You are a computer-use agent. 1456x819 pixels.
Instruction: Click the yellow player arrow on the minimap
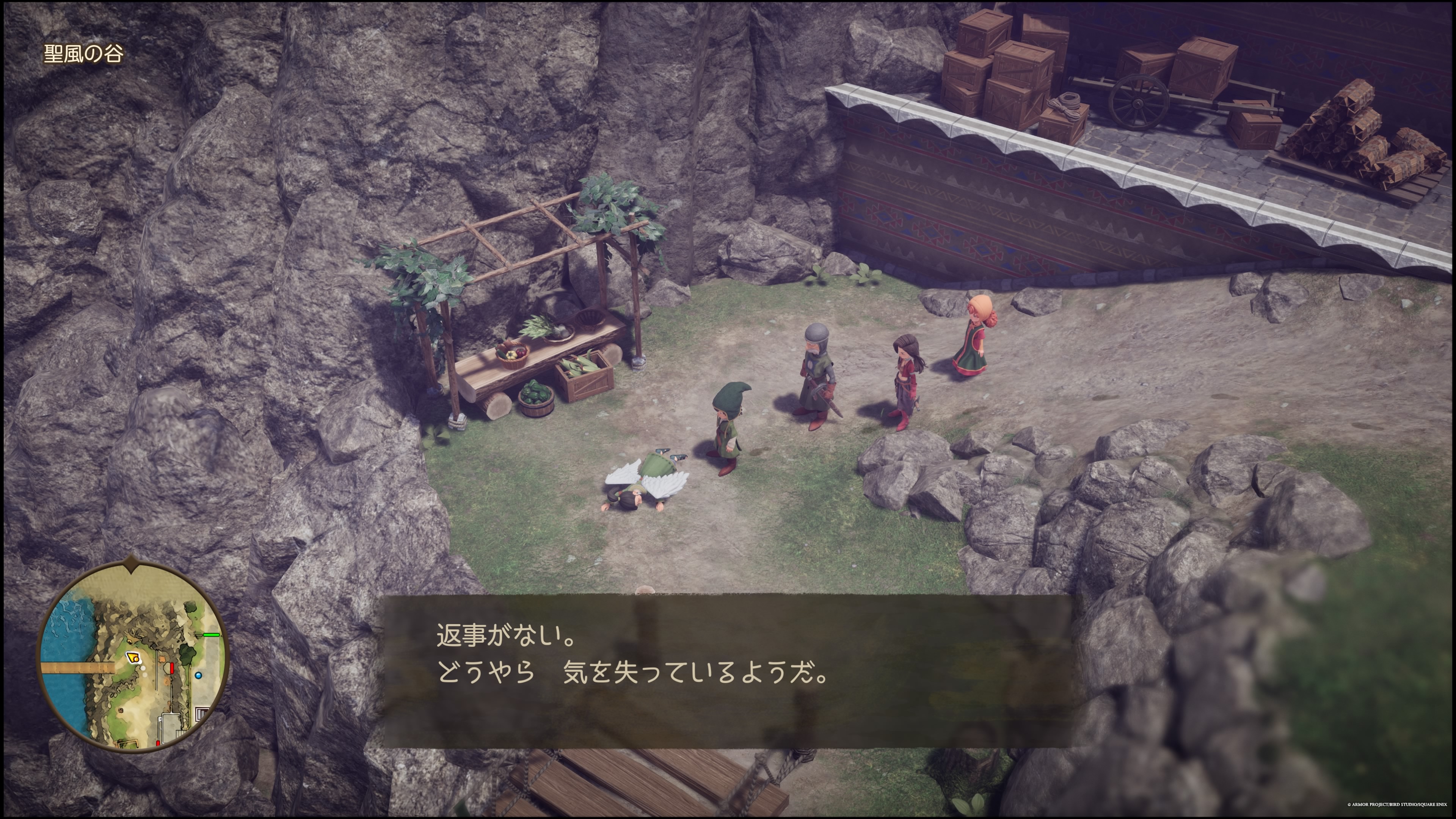133,658
